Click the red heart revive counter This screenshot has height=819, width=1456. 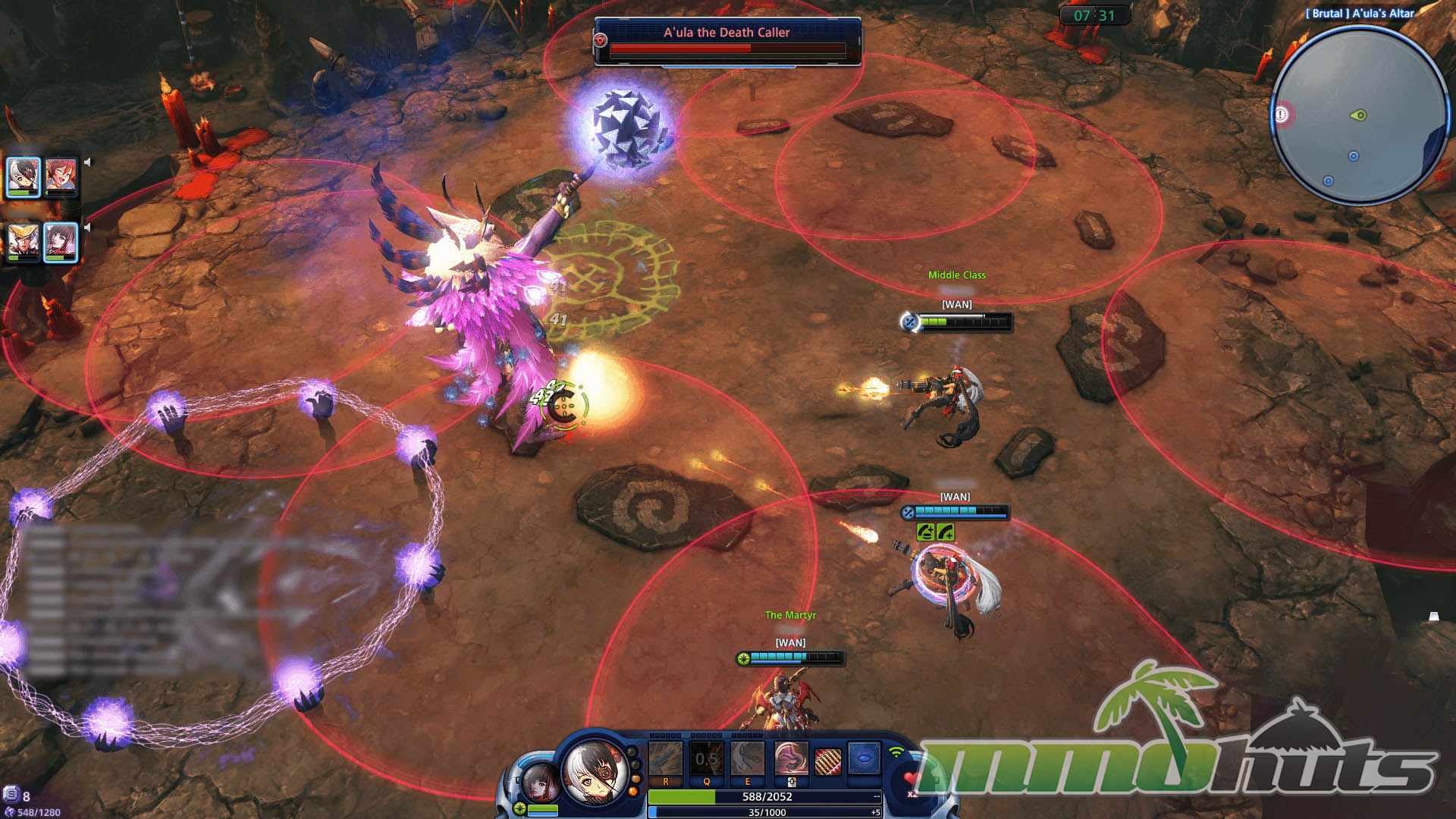(911, 780)
